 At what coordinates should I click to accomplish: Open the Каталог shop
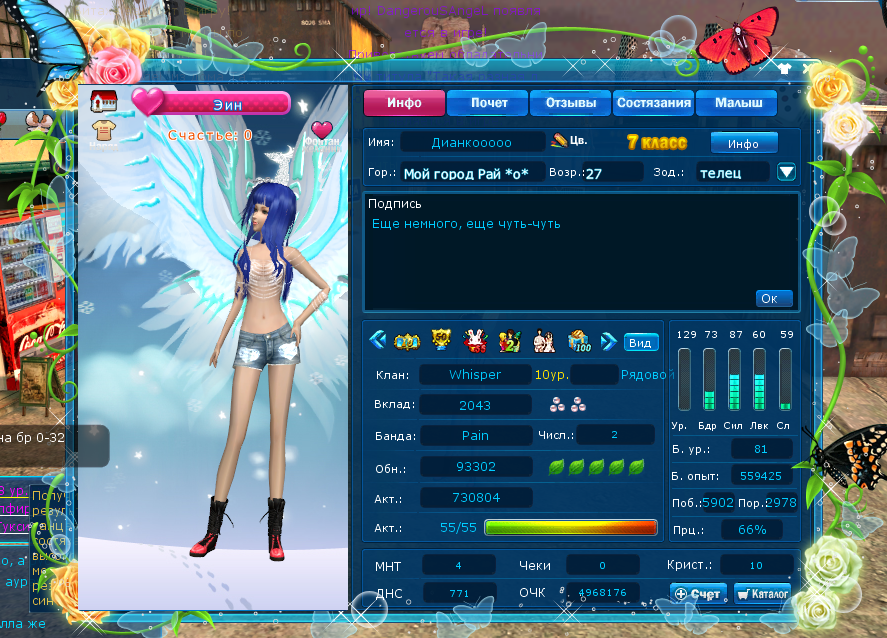point(762,593)
